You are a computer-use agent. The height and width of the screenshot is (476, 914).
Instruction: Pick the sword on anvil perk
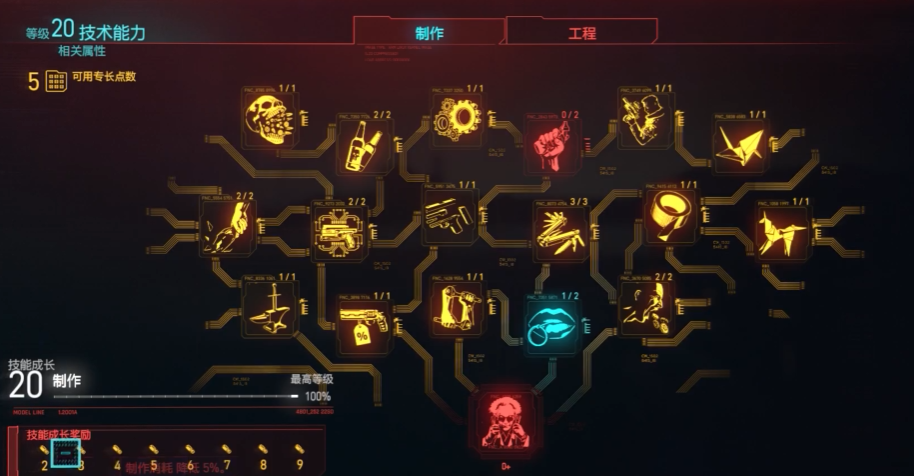269,308
